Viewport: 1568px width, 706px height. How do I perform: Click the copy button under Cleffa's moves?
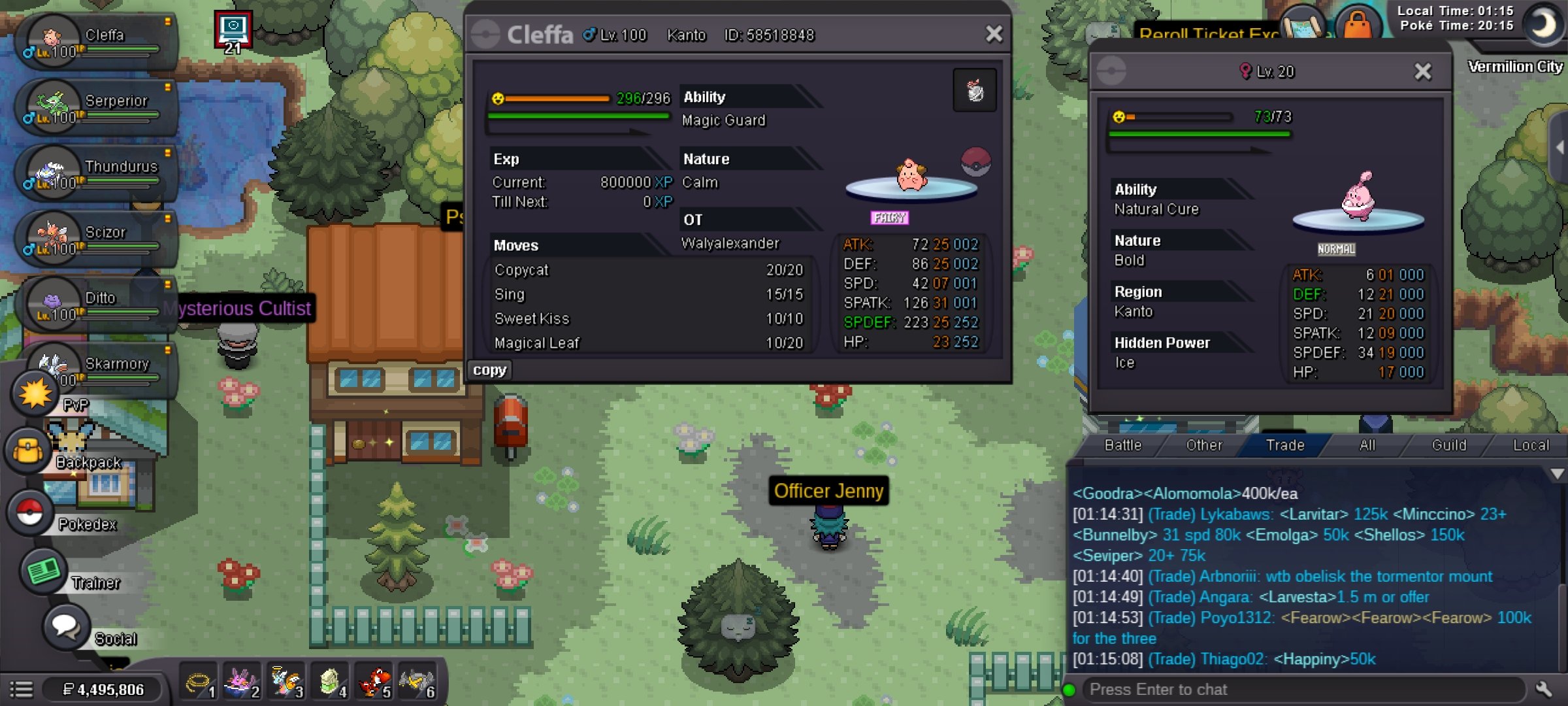[489, 370]
